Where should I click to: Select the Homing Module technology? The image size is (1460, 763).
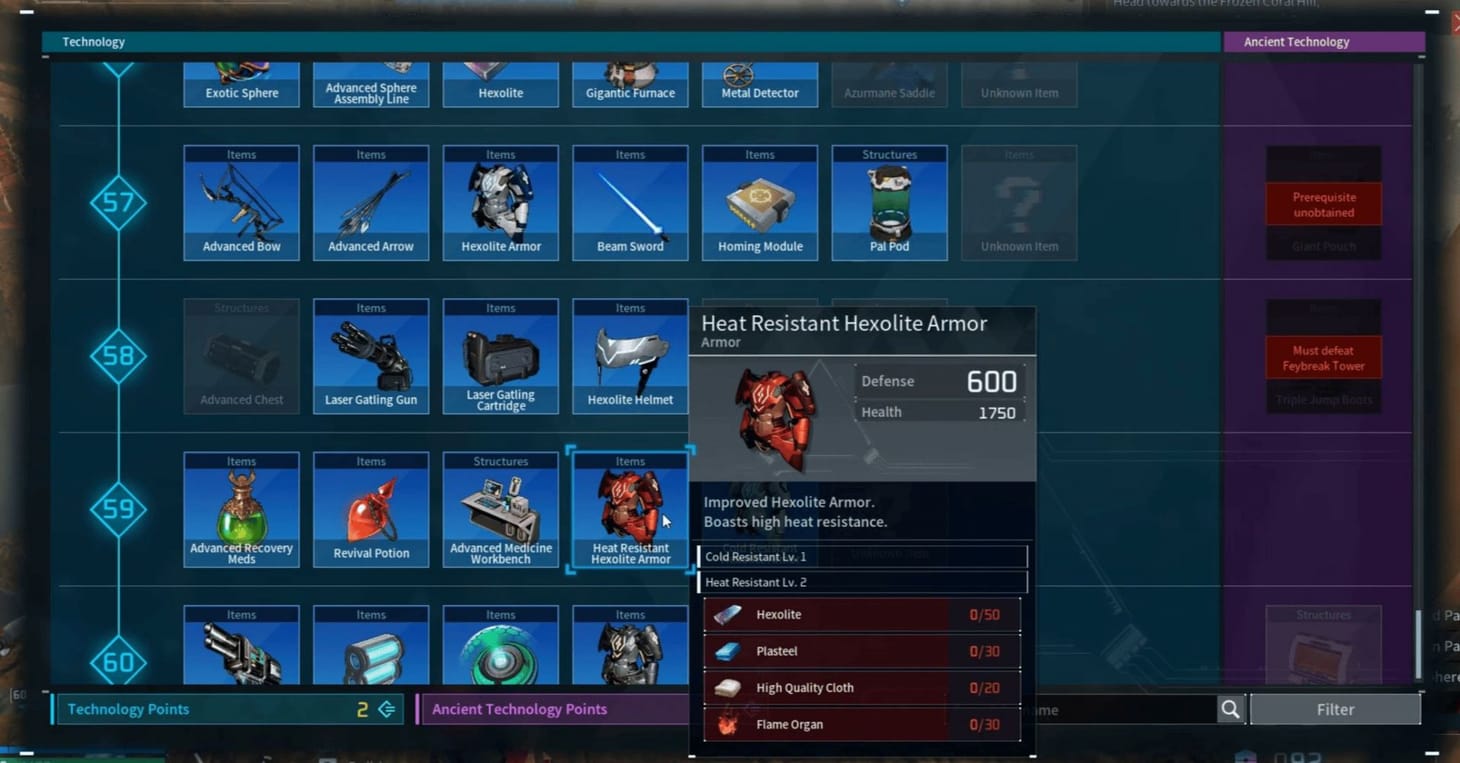coord(760,200)
